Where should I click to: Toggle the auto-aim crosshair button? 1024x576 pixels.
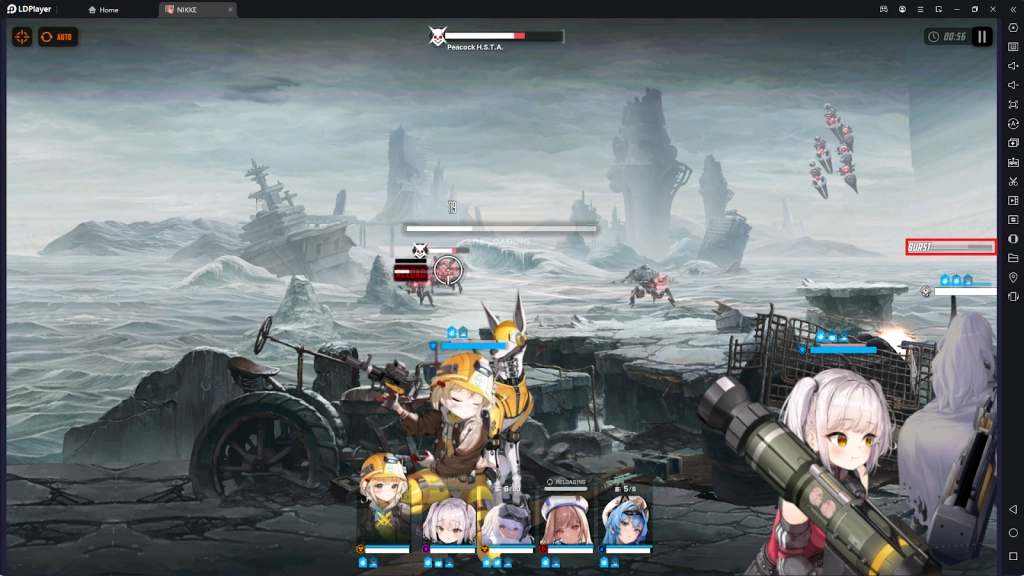coord(22,37)
